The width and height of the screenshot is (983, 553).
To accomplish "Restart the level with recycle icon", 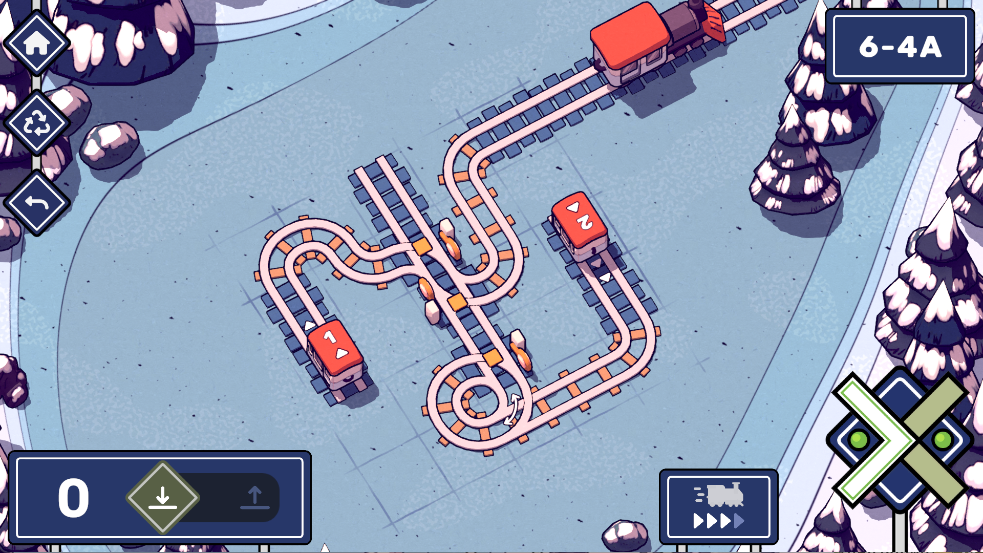I will click(37, 122).
